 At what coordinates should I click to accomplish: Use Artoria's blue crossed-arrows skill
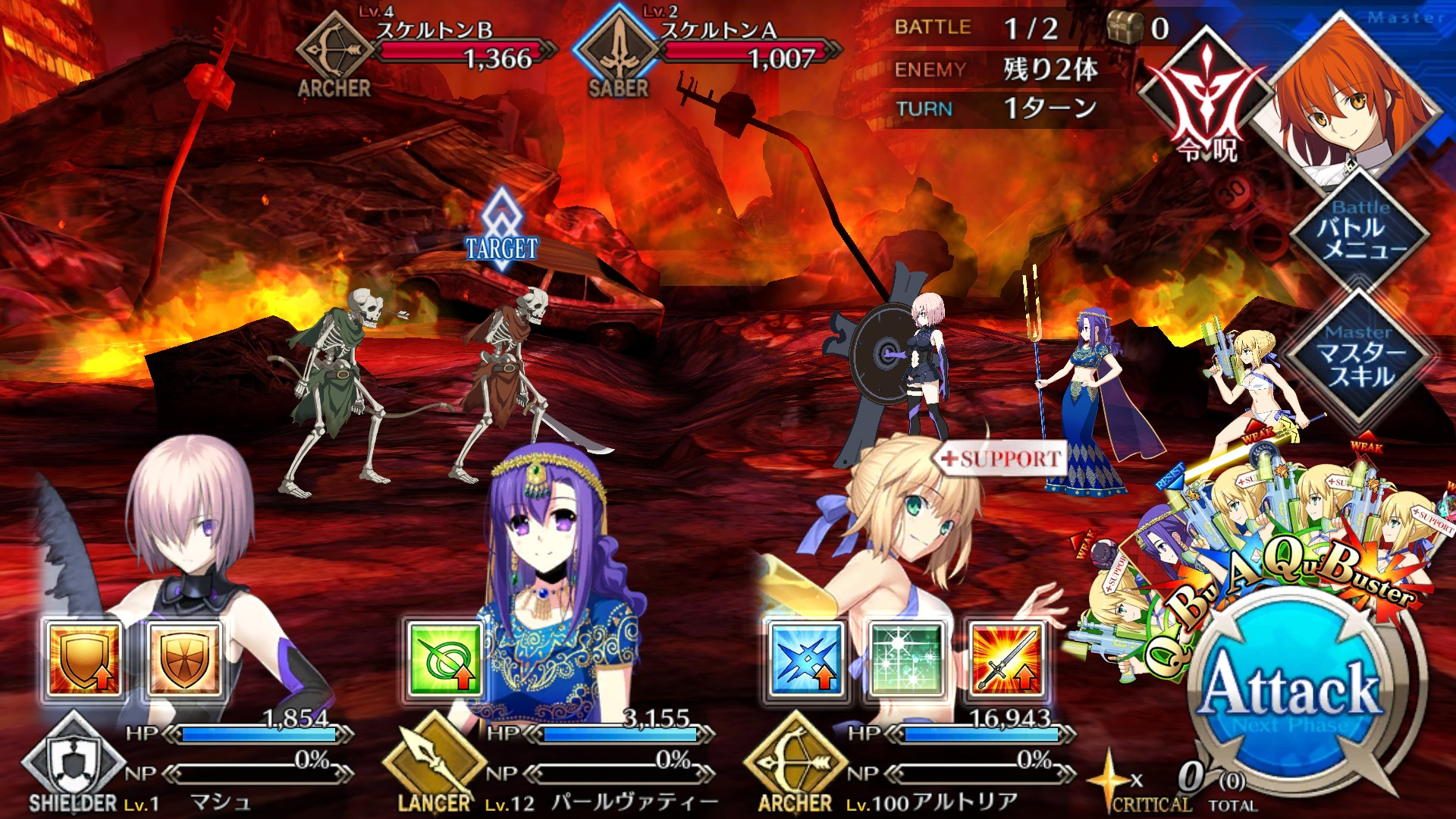coord(806,658)
